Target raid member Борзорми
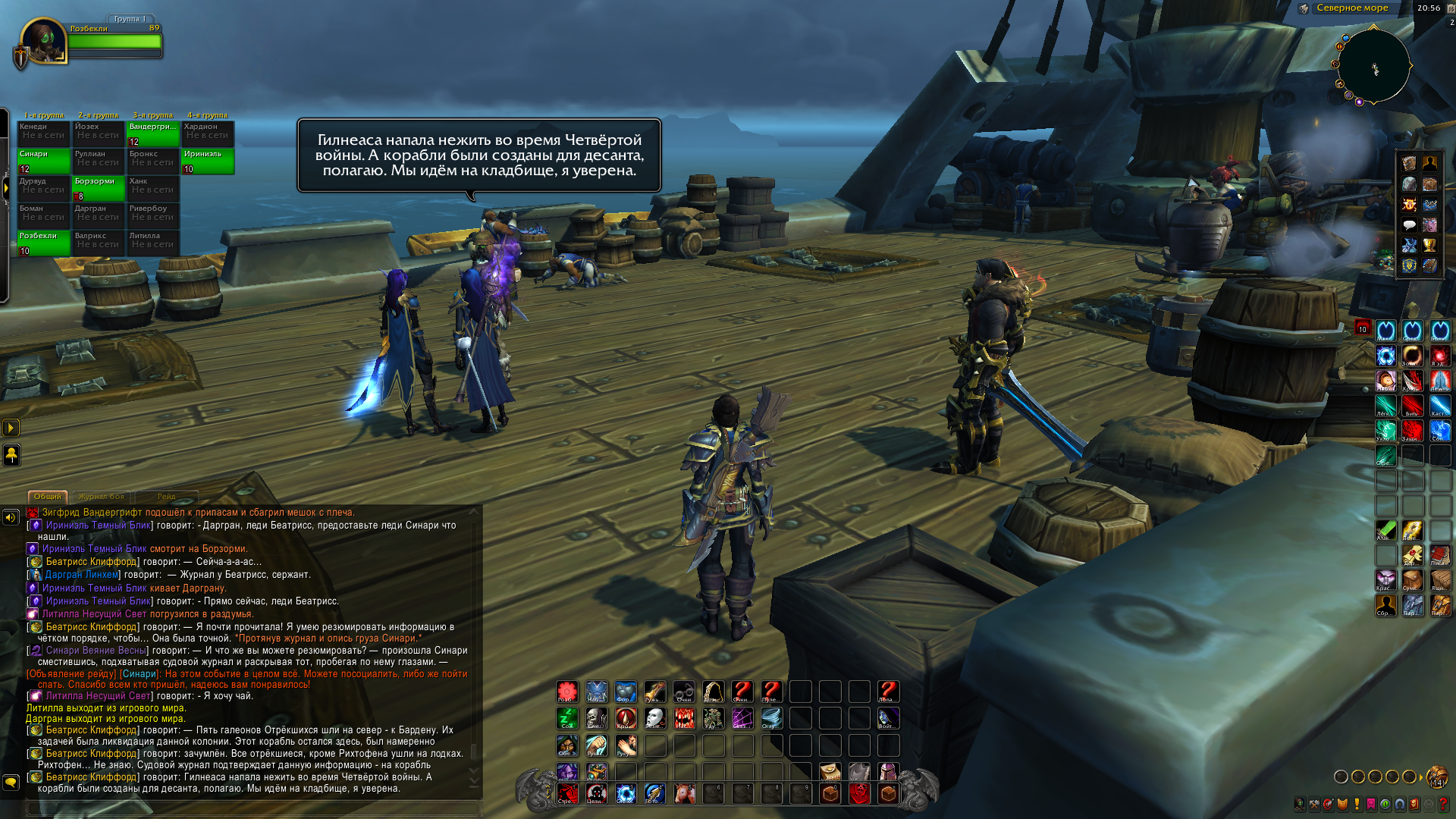The height and width of the screenshot is (819, 1456). tap(99, 188)
